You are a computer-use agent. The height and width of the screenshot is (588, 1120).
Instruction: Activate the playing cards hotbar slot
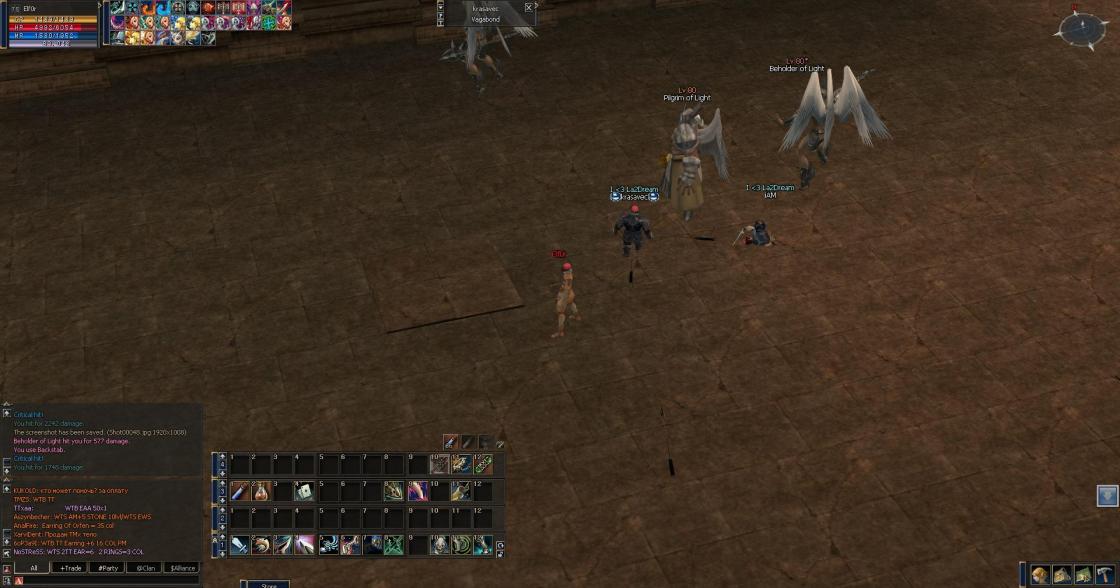305,491
